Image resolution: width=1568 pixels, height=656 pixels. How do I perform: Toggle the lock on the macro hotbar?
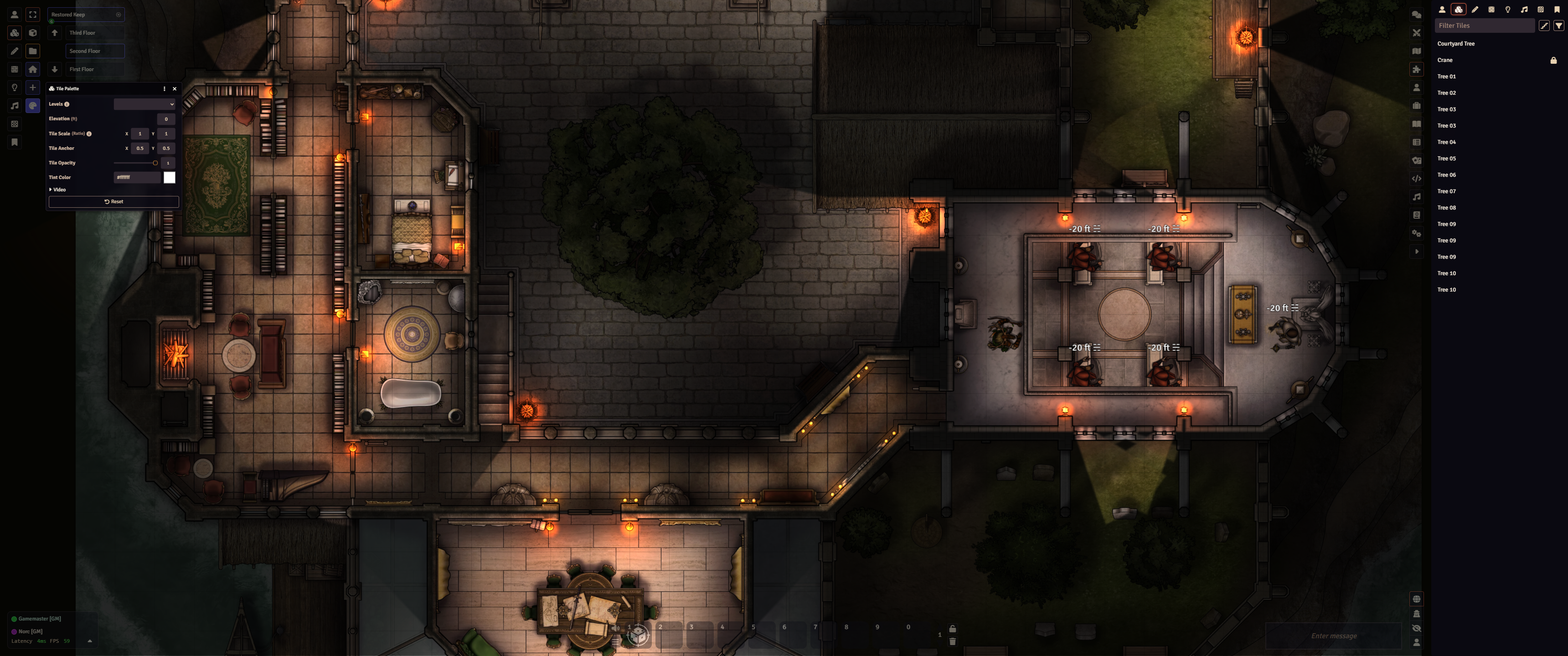953,629
